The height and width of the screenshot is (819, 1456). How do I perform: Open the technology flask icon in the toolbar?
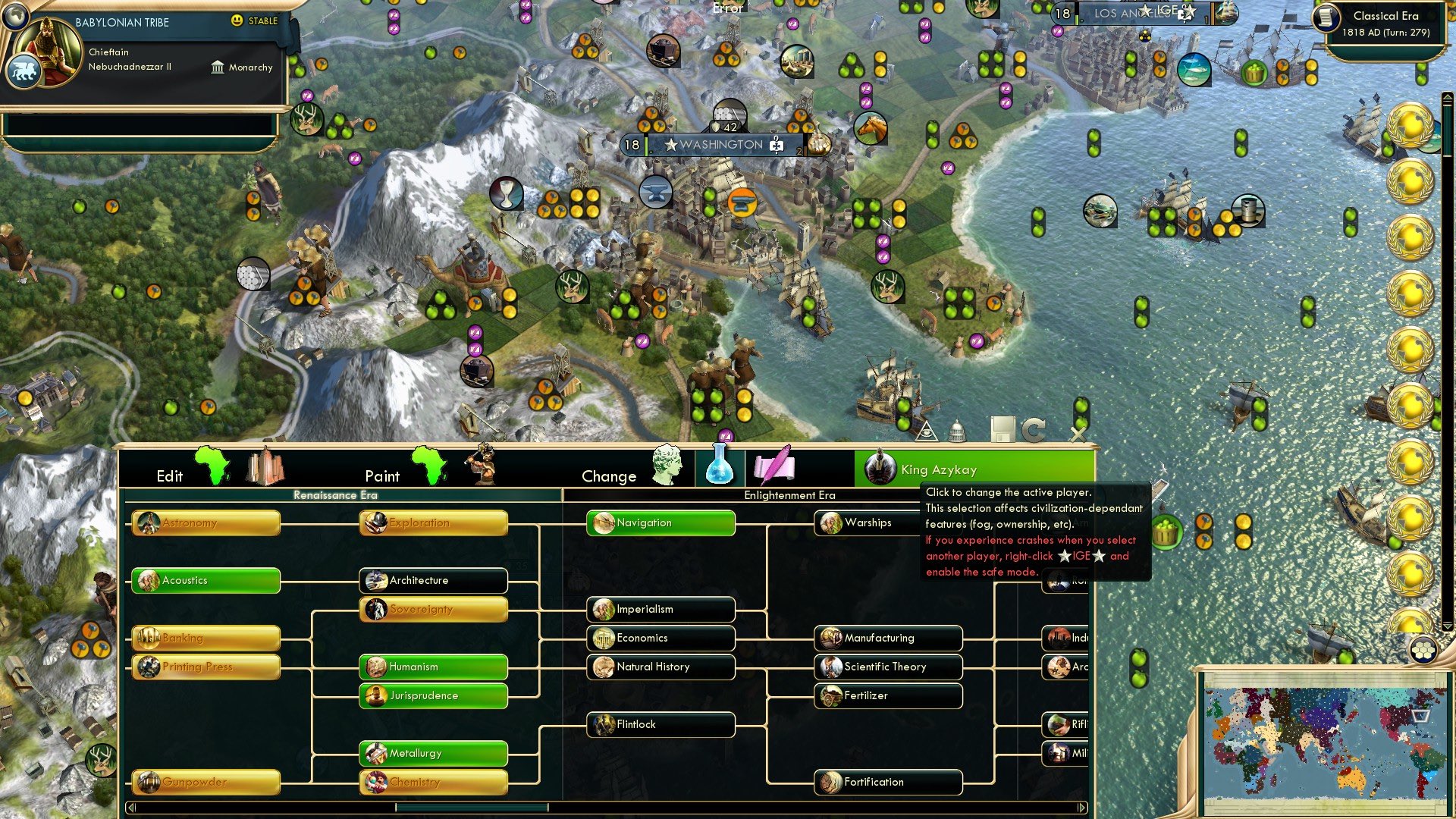[x=718, y=468]
